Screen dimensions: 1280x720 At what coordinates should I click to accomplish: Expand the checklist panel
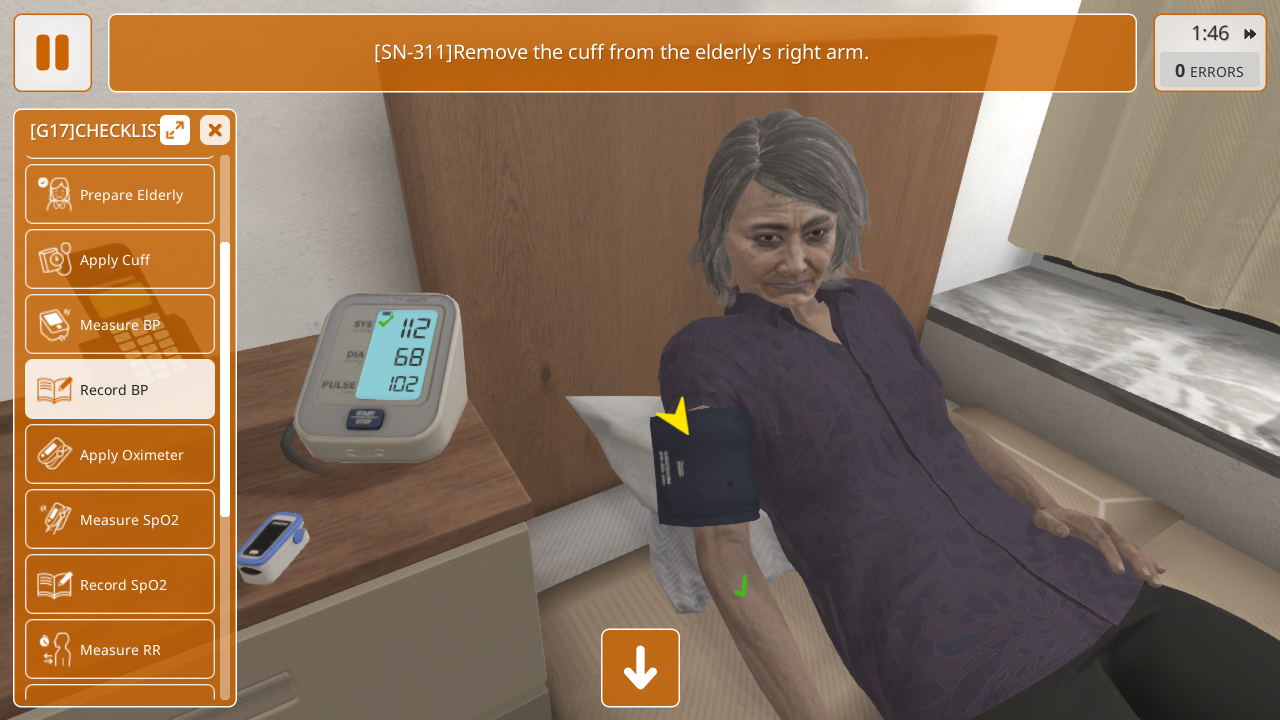click(x=175, y=130)
